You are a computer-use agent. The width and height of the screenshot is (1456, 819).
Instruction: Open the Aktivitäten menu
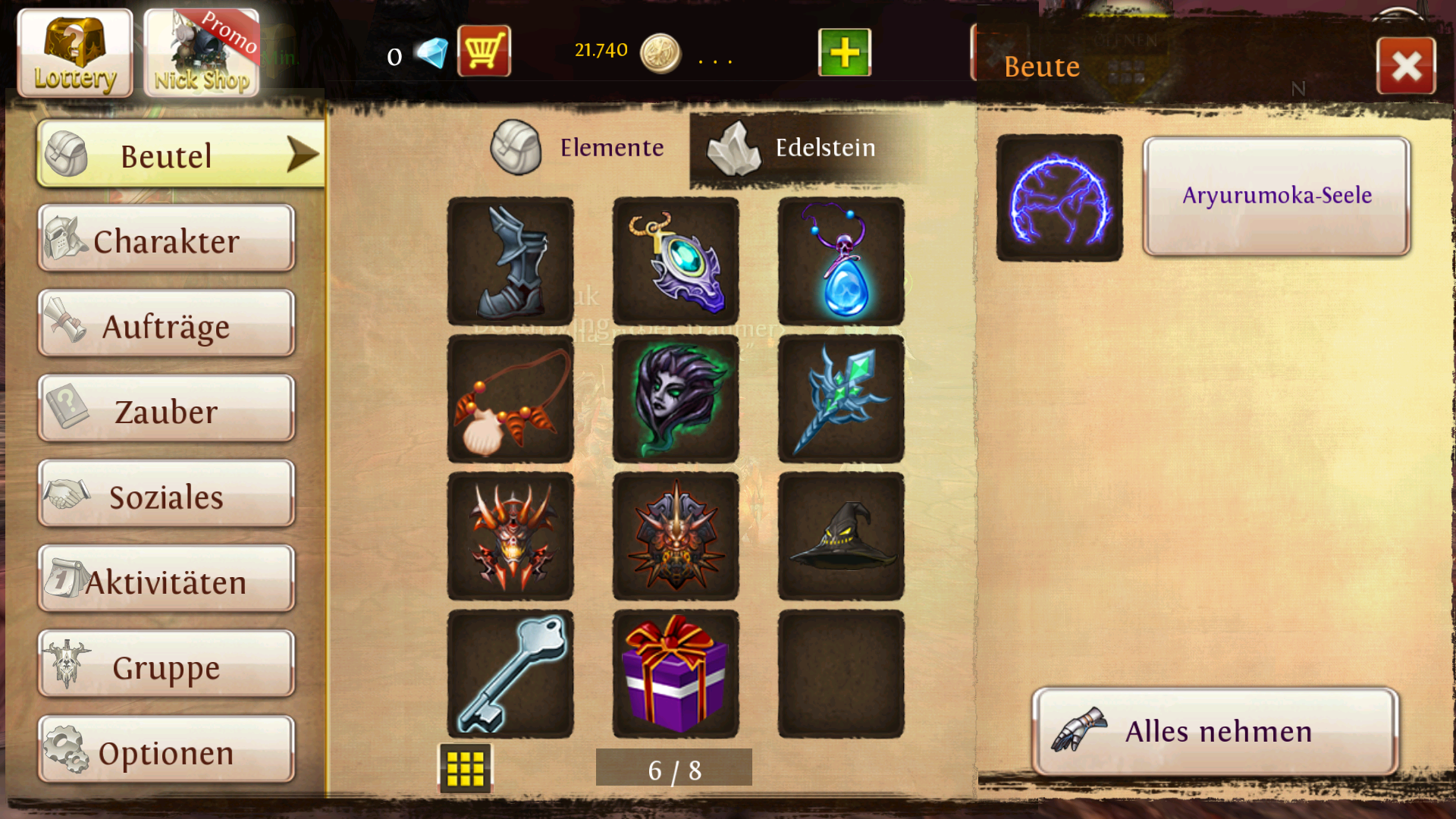point(166,581)
